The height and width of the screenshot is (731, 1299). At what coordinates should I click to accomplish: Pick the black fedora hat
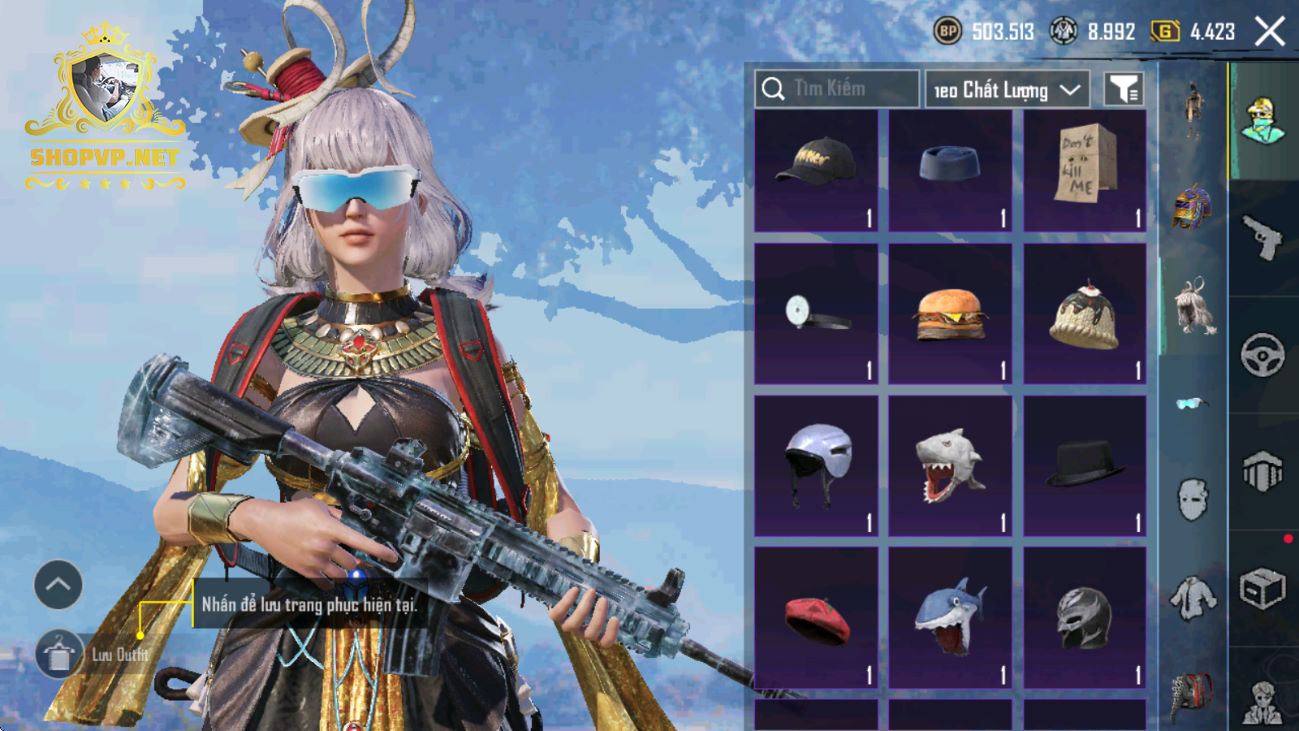1085,466
